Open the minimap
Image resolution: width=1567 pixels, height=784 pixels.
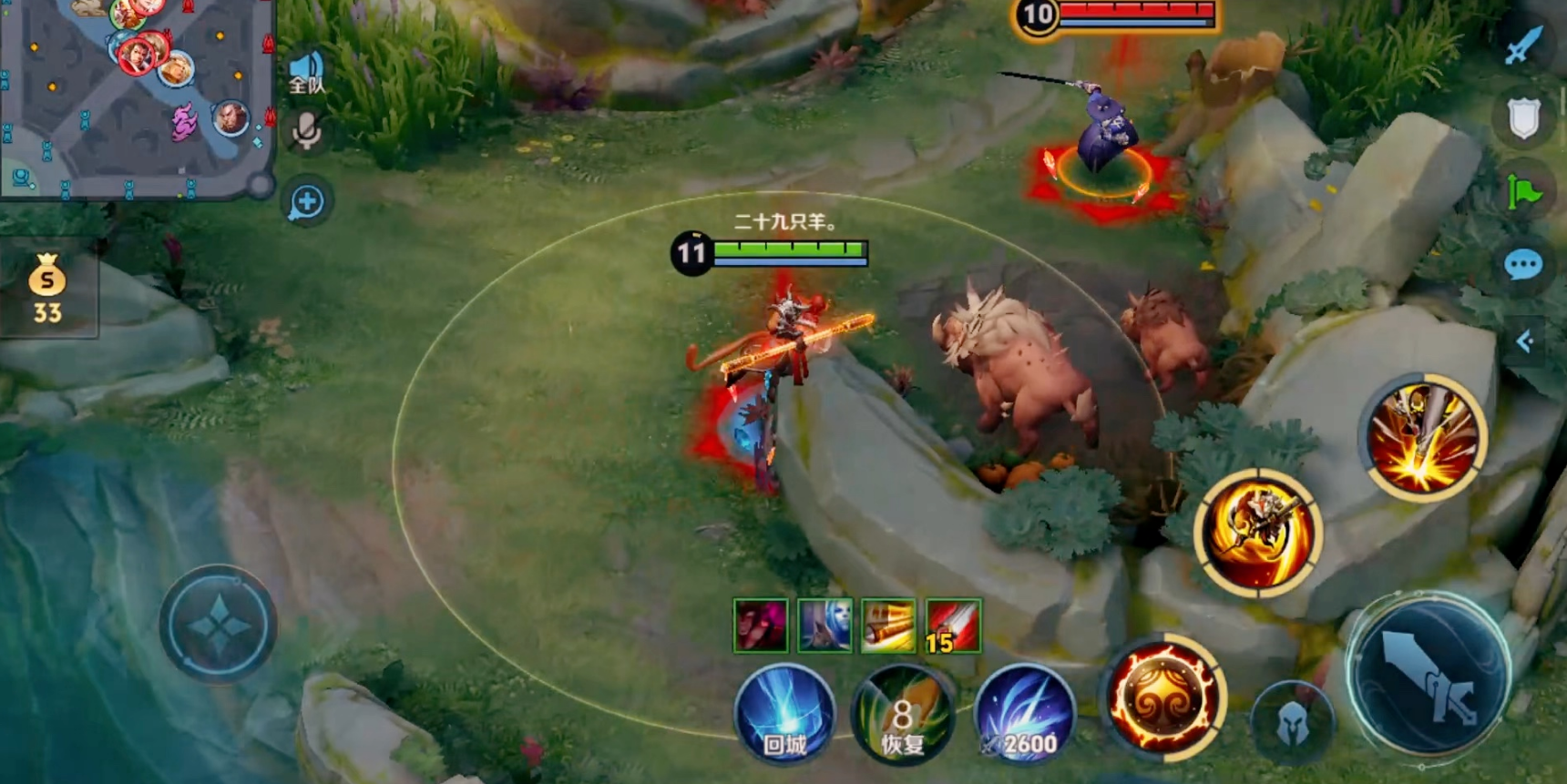[137, 96]
